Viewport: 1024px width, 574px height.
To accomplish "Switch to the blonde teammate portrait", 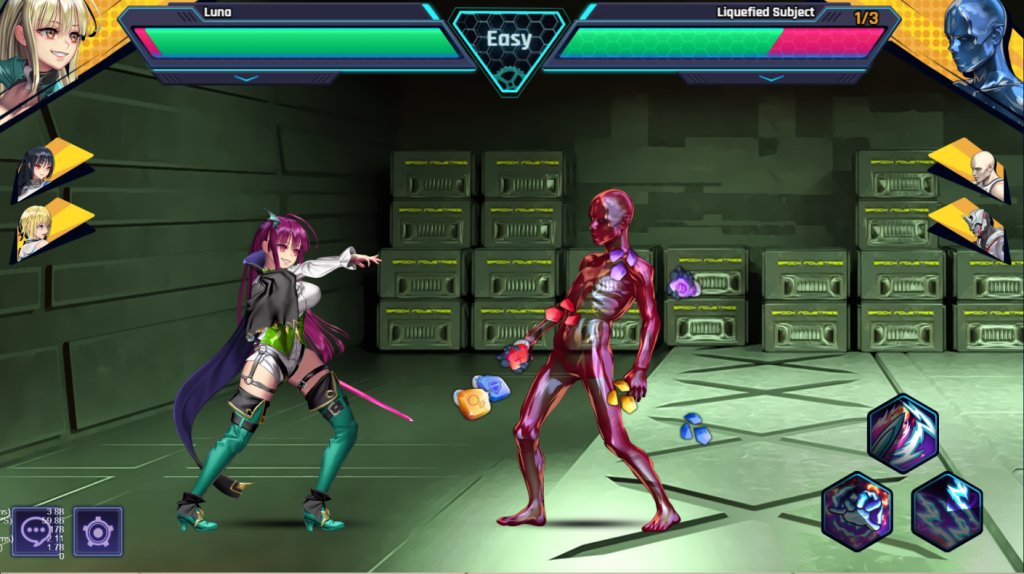I will 37,232.
